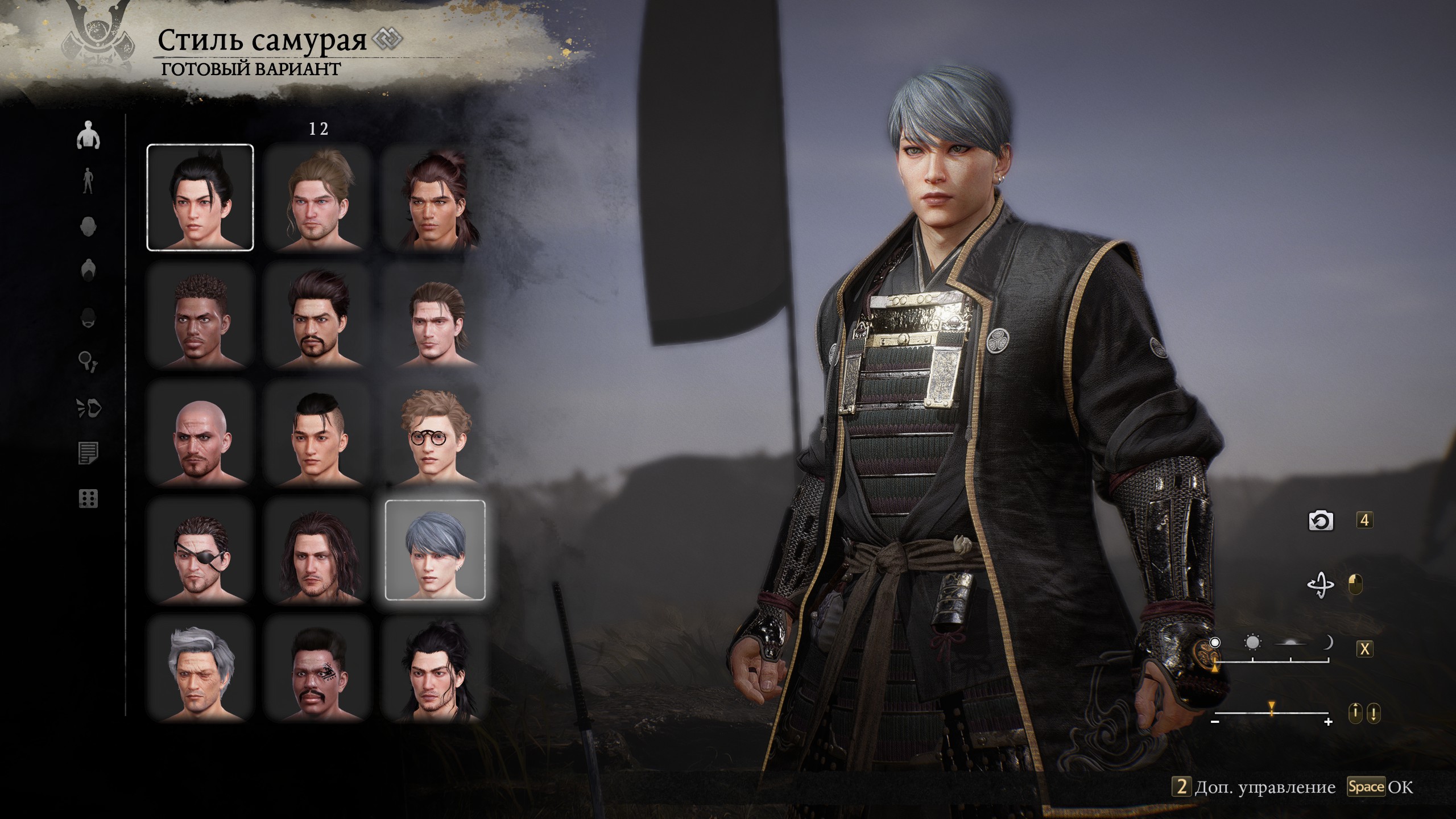The image size is (1456, 819).
Task: Select the gray-blue haired preset
Action: (435, 551)
